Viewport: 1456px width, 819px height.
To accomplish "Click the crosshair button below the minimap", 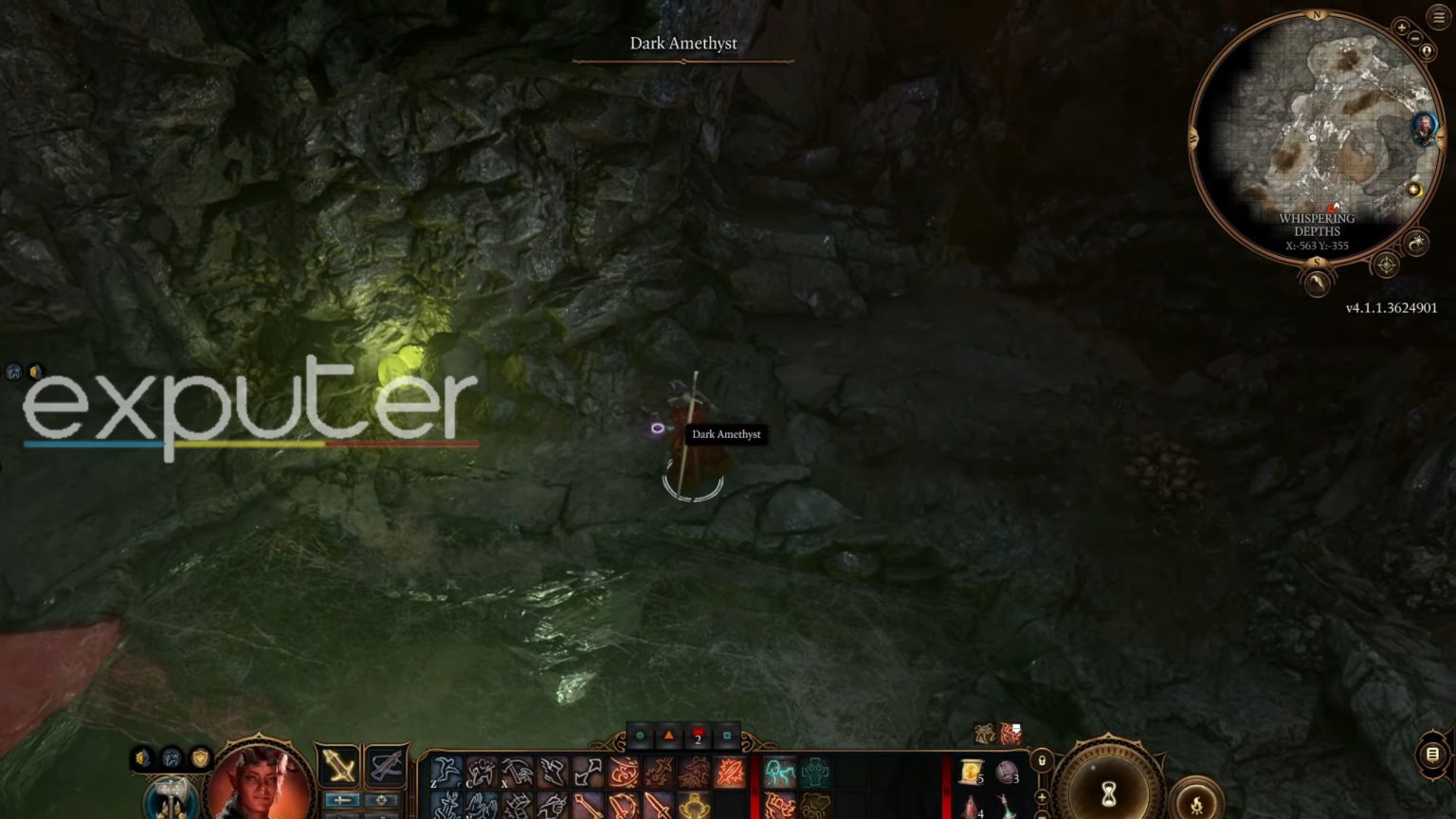I will click(1386, 265).
